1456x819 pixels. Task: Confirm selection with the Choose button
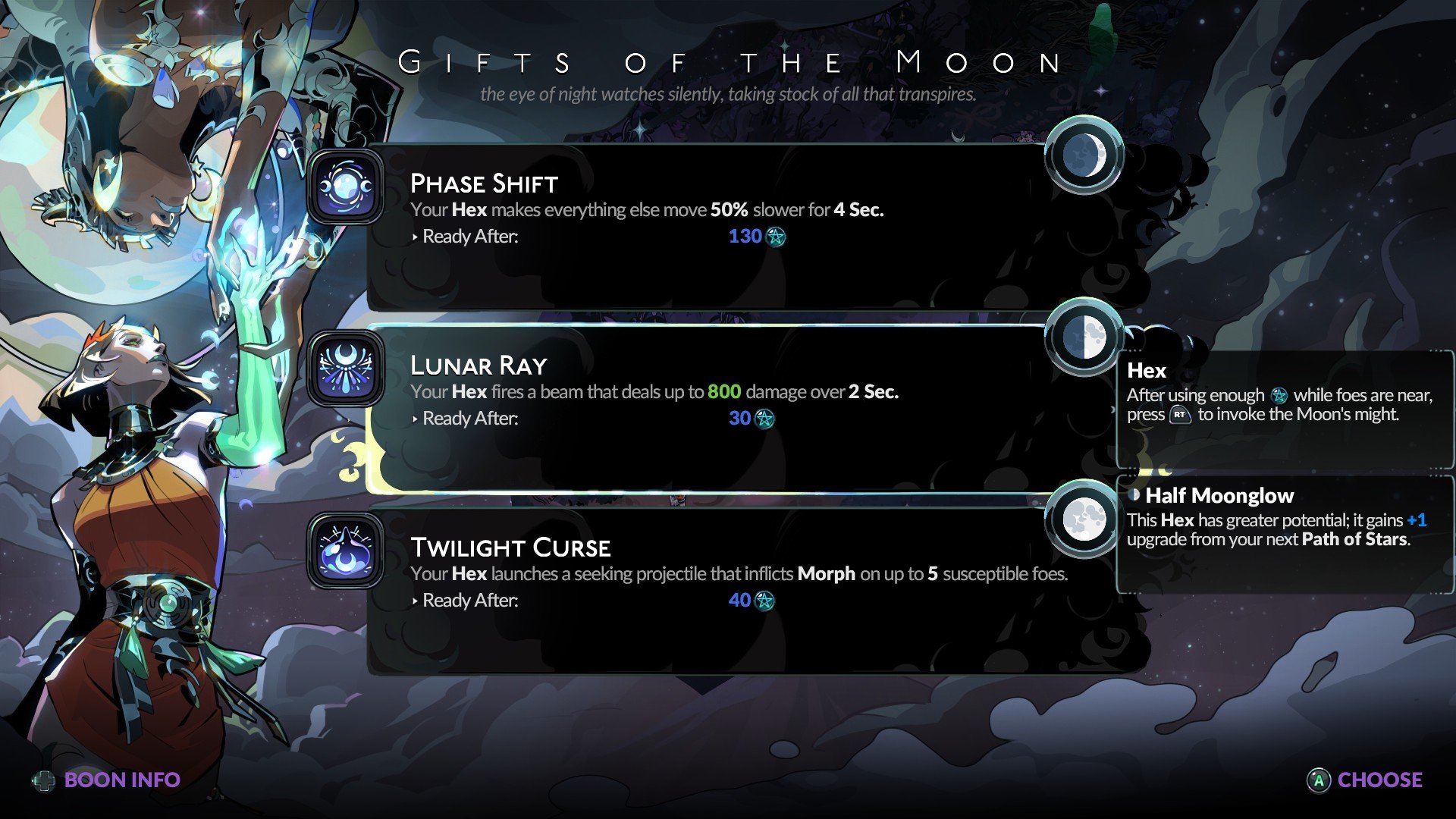click(1365, 780)
